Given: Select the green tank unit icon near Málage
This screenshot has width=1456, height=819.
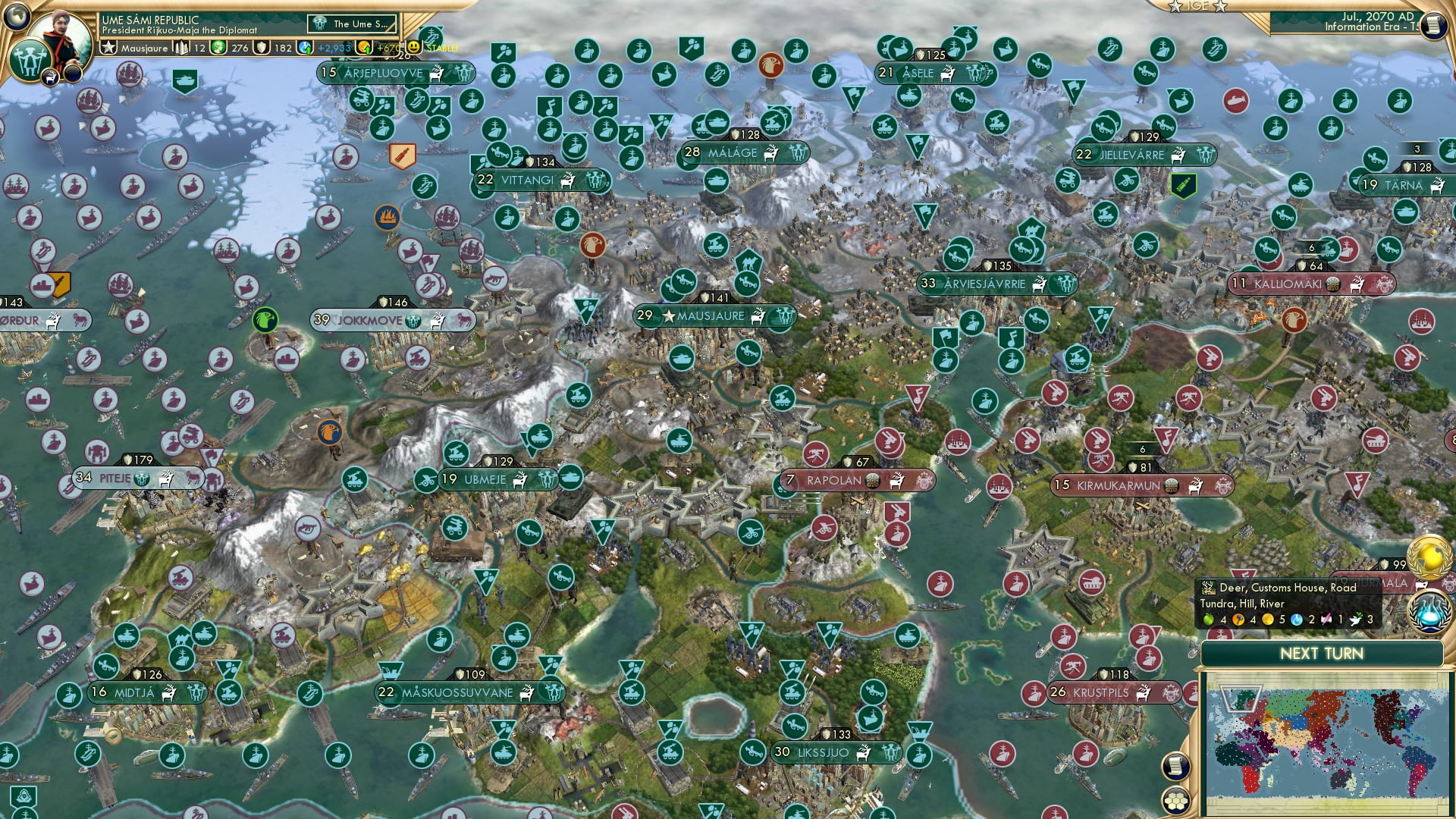Looking at the screenshot, I should pos(717,122).
